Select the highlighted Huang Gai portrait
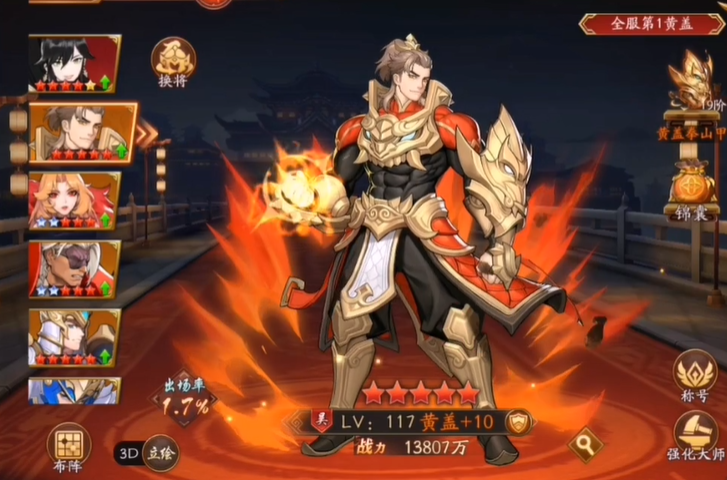This screenshot has width=727, height=480. tap(78, 131)
